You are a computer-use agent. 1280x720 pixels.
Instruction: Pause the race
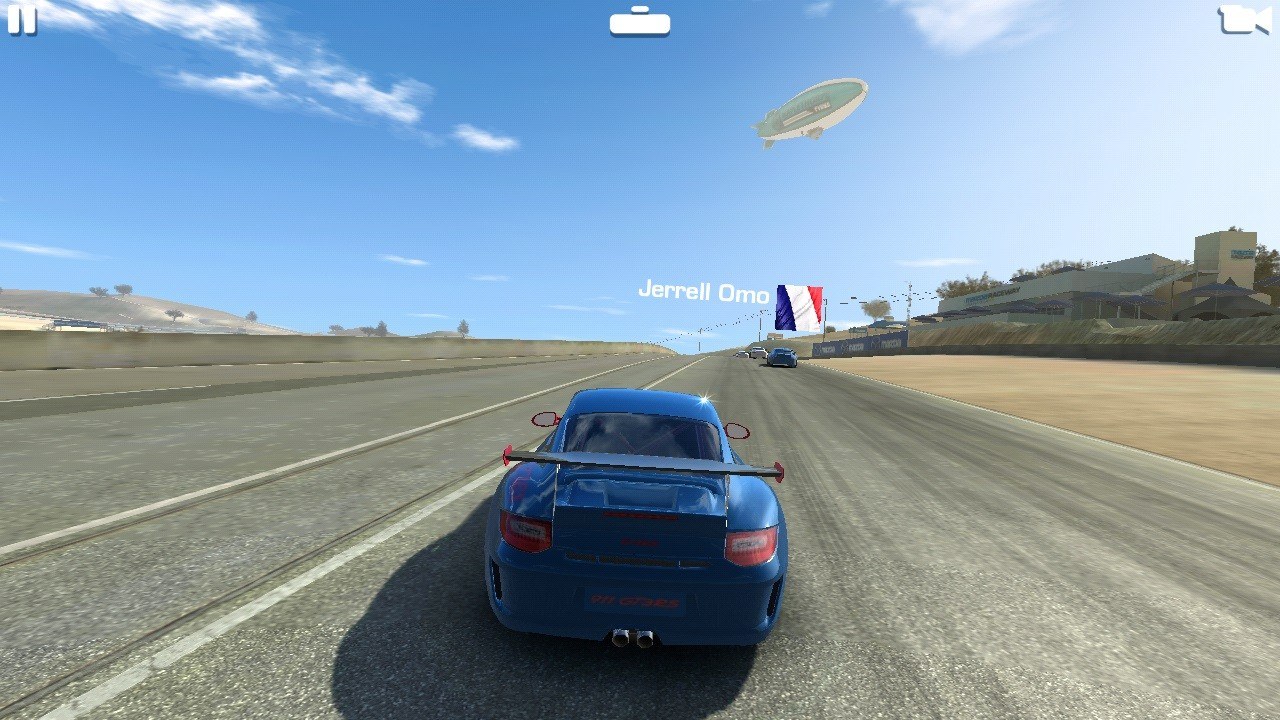tap(21, 19)
